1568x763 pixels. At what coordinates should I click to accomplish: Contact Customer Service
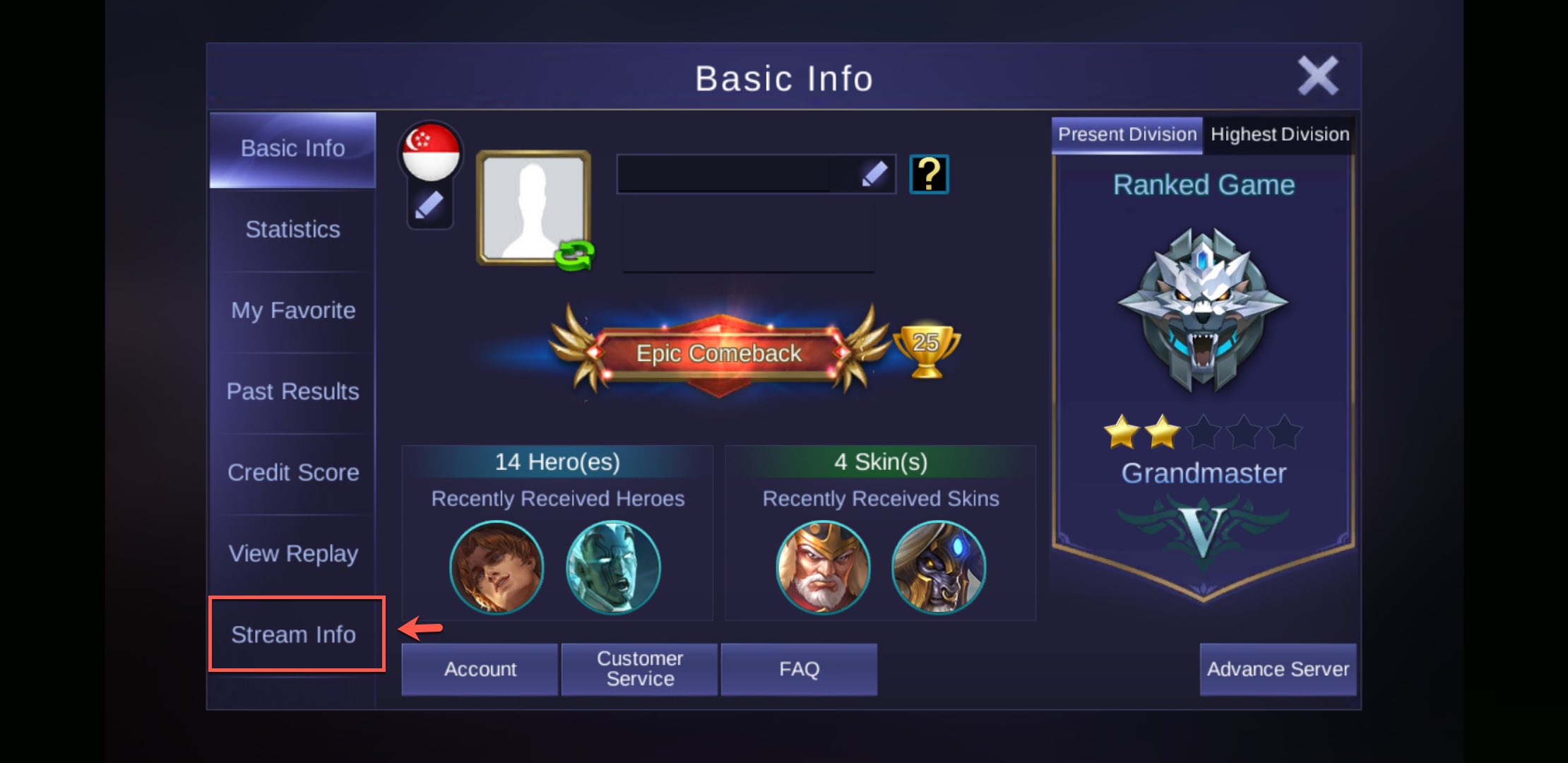[639, 669]
